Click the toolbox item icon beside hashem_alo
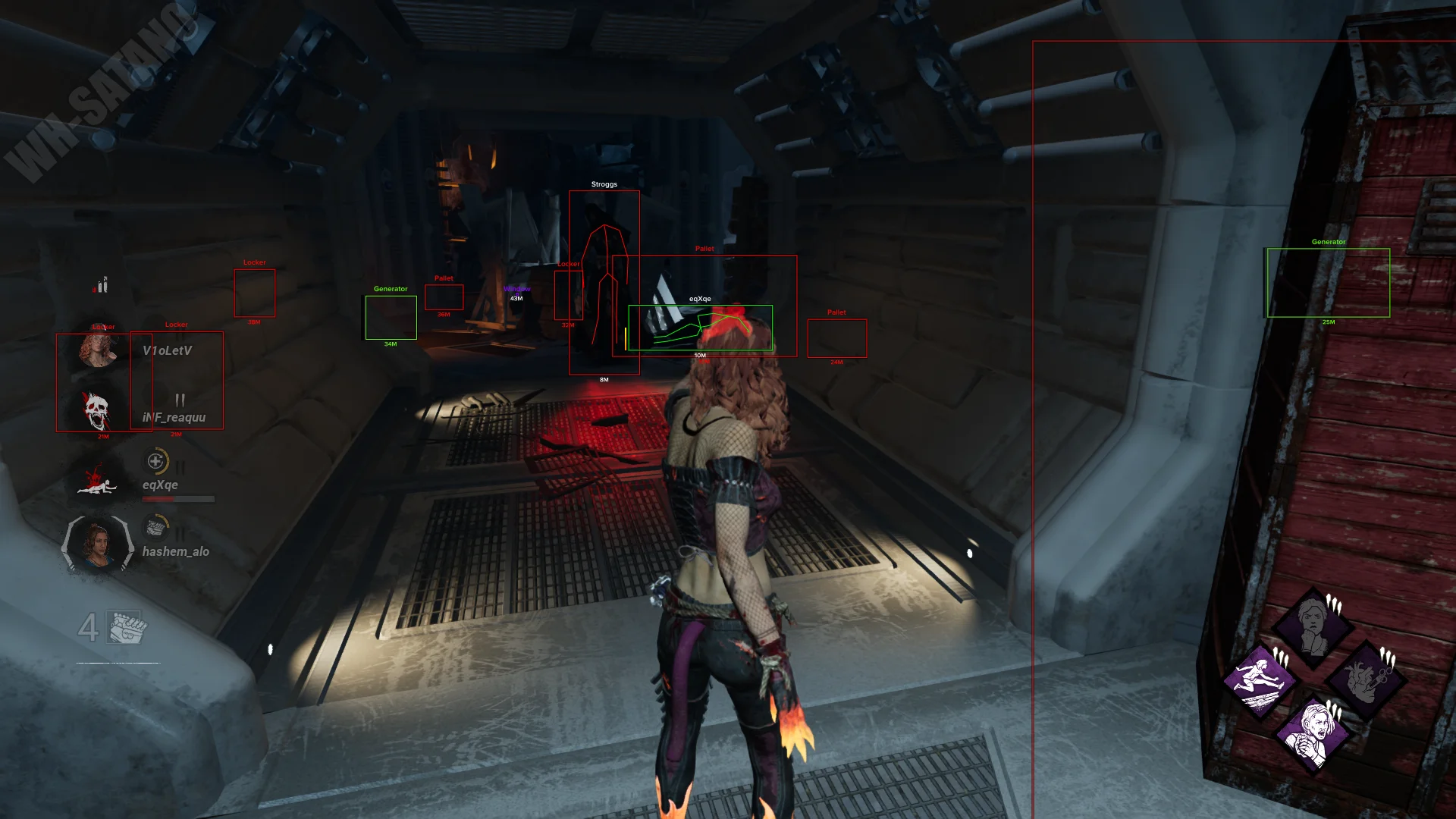This screenshot has width=1456, height=819. pyautogui.click(x=156, y=526)
